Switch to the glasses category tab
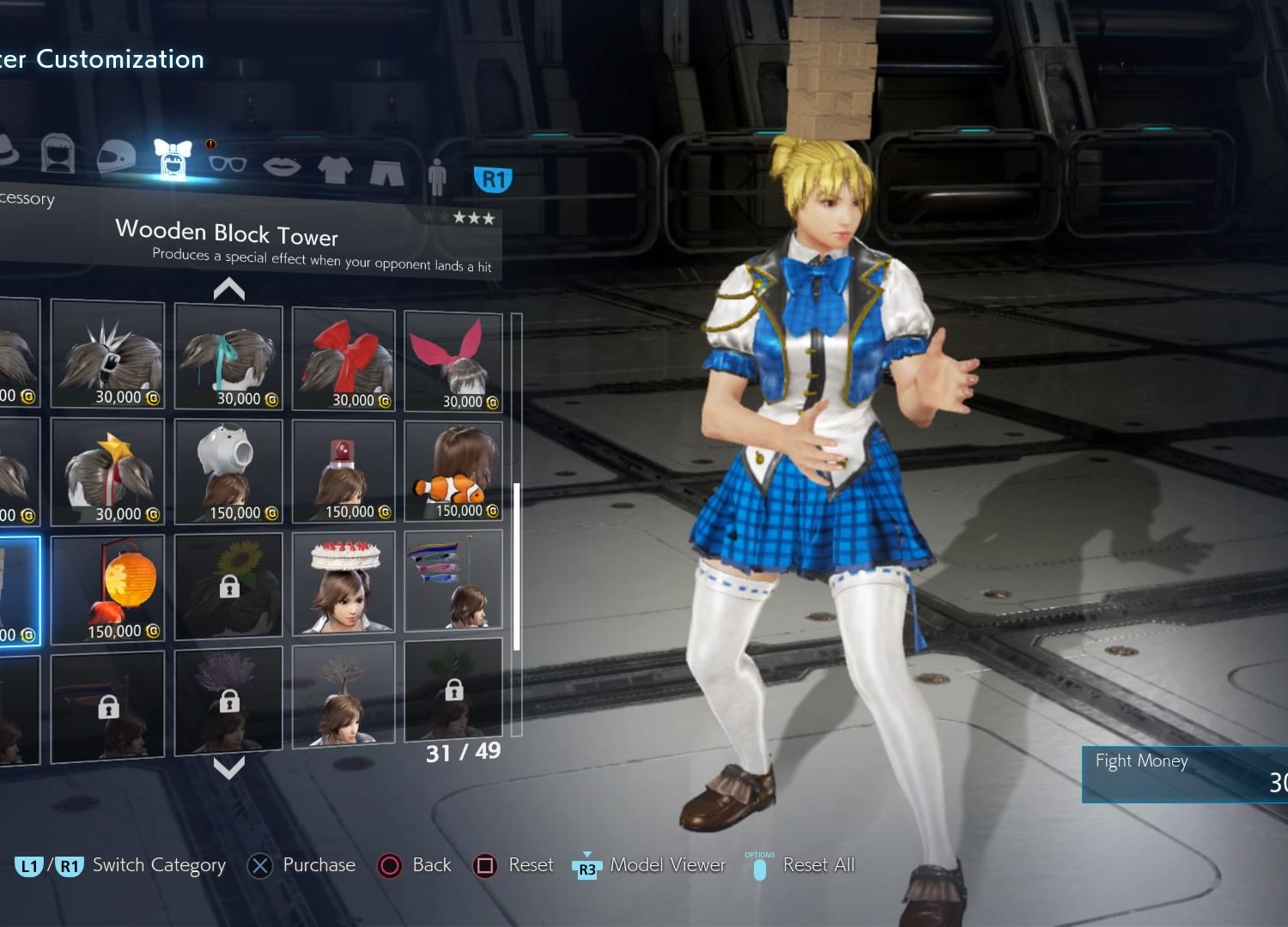The image size is (1288, 927). [228, 163]
